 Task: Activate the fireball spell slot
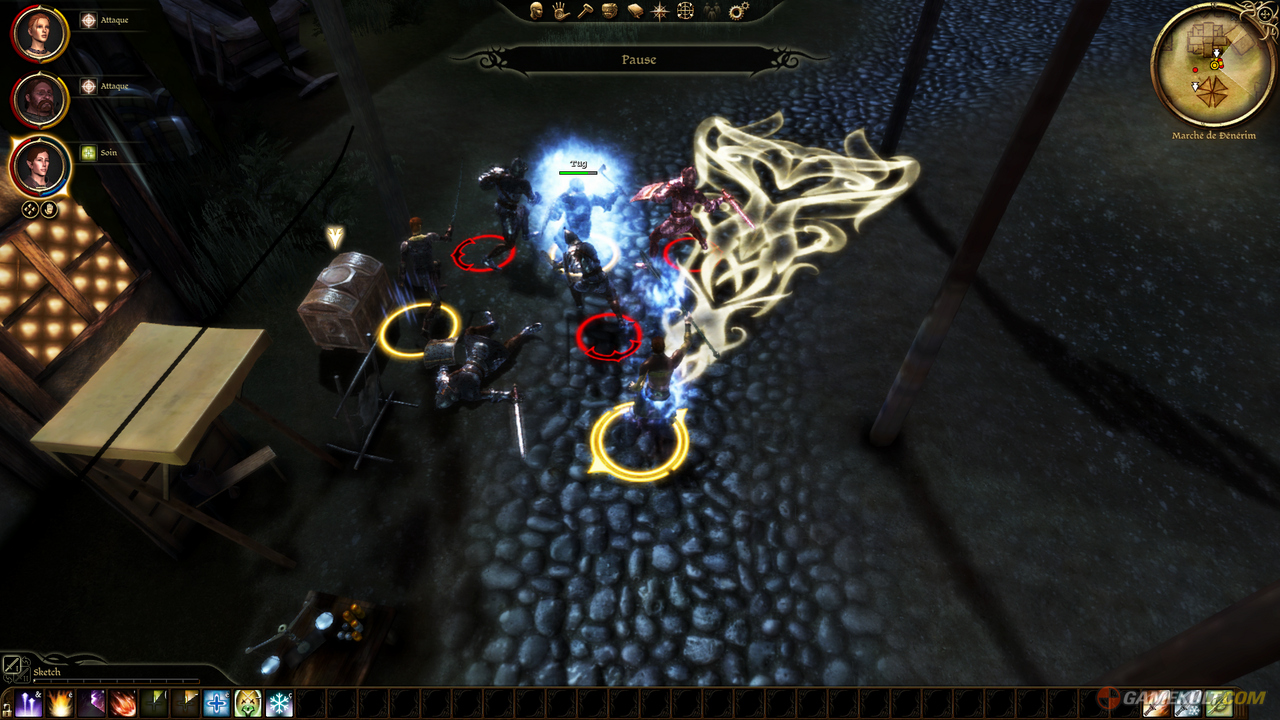[x=122, y=703]
